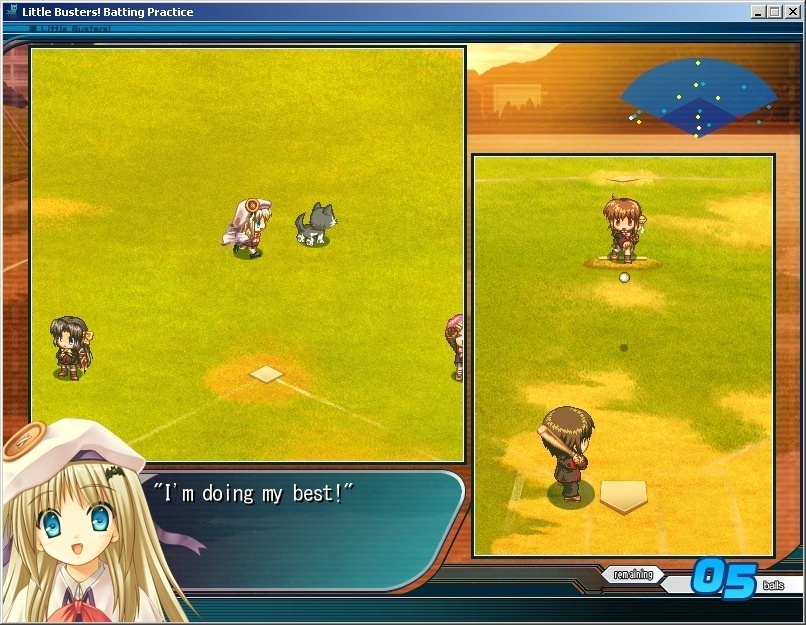Close the Little Busters window
This screenshot has width=806, height=625.
[x=793, y=12]
